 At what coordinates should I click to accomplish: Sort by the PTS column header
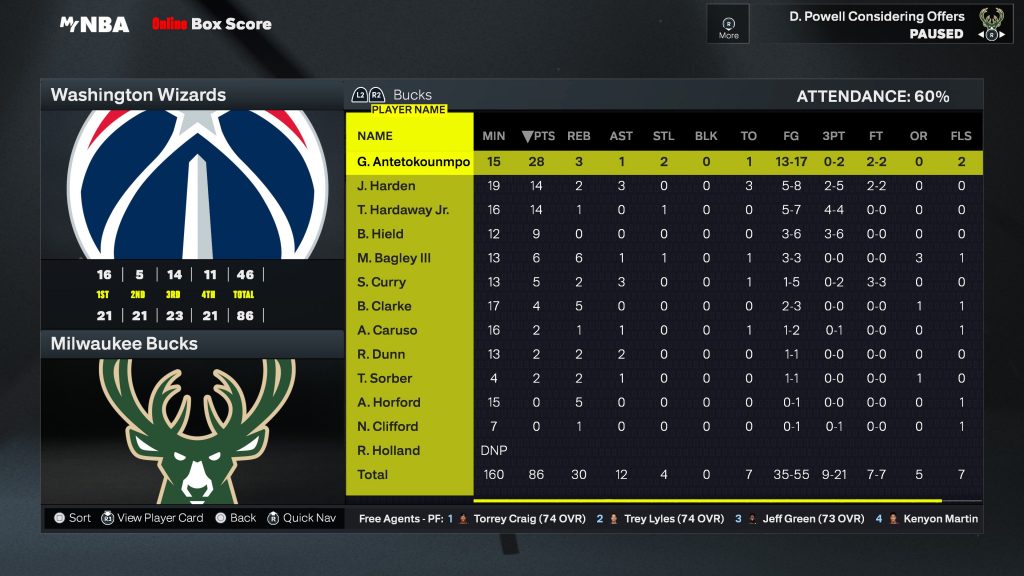[538, 136]
